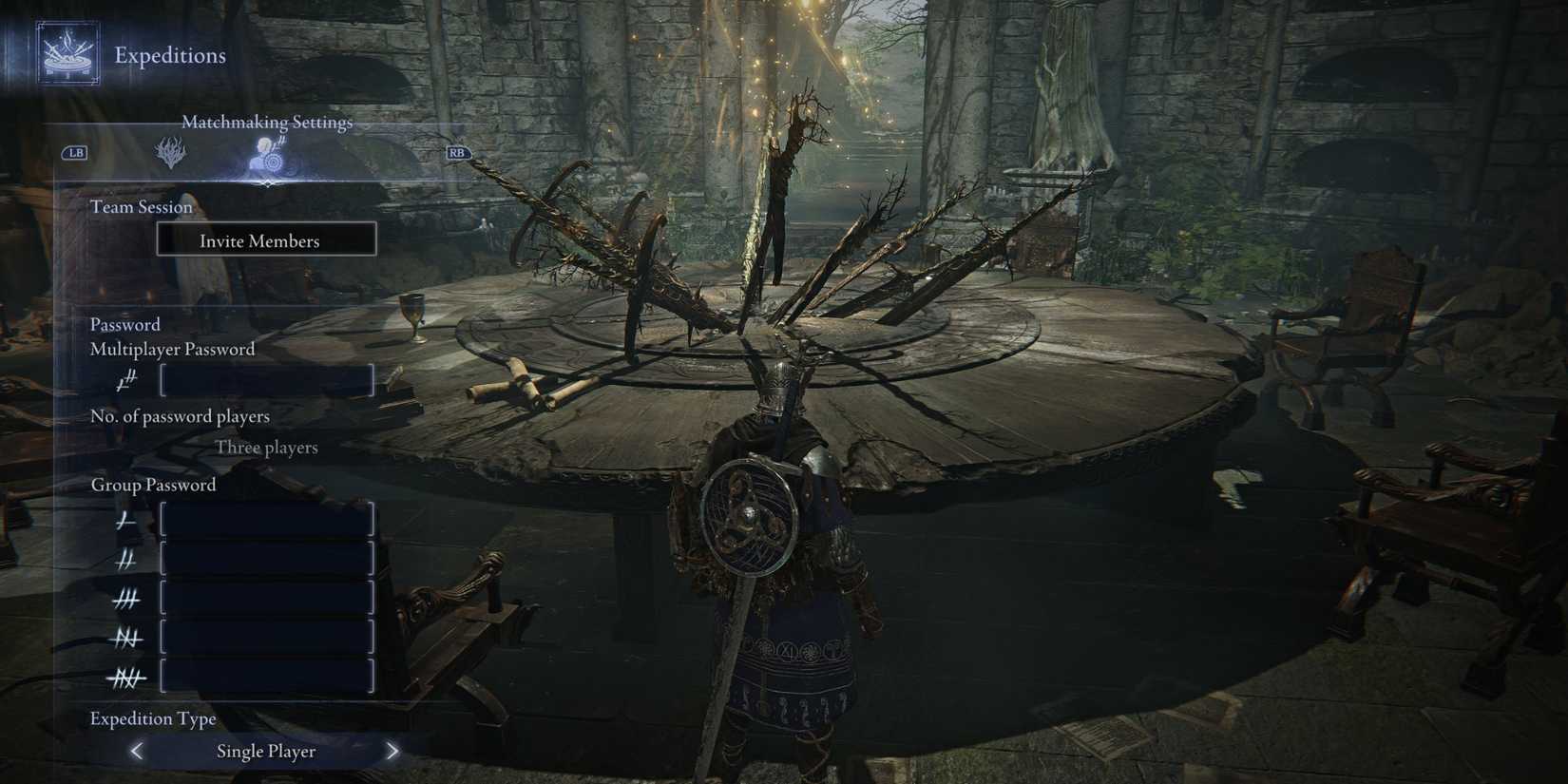Set password players to Three players

pyautogui.click(x=266, y=447)
